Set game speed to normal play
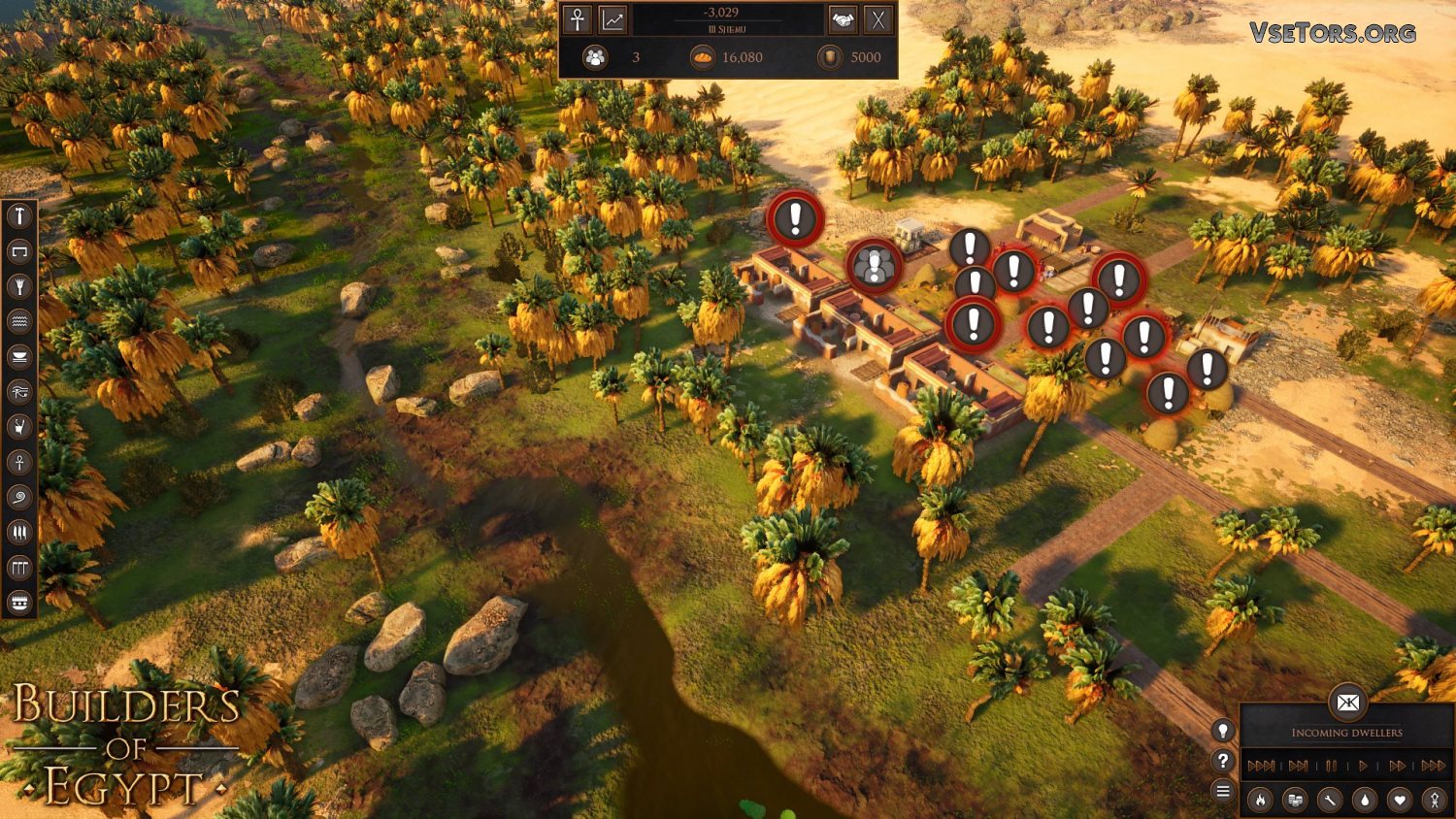Screen dimensions: 1456x819 pyautogui.click(x=1364, y=766)
